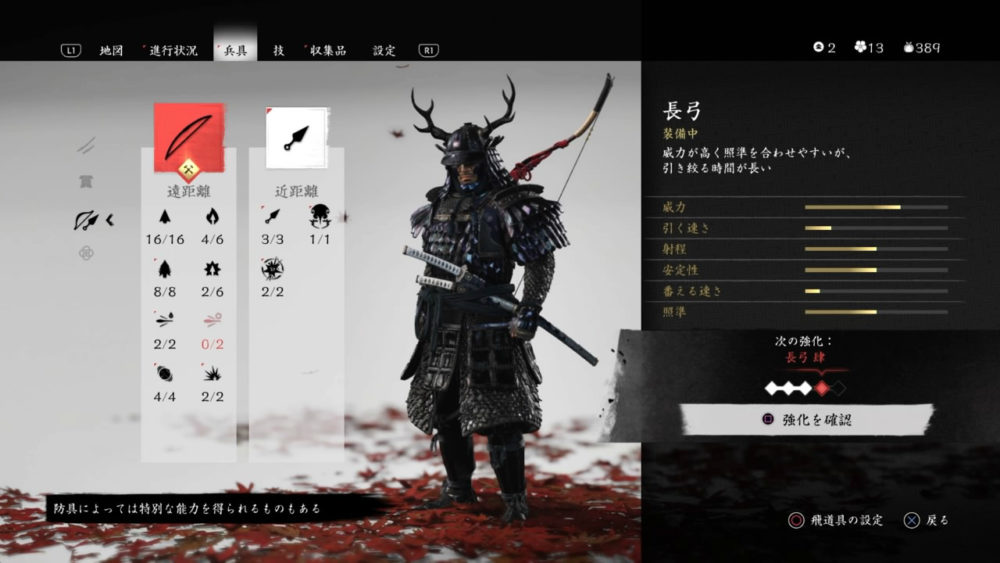
Task: Switch to the 地図 map tab
Action: 111,50
